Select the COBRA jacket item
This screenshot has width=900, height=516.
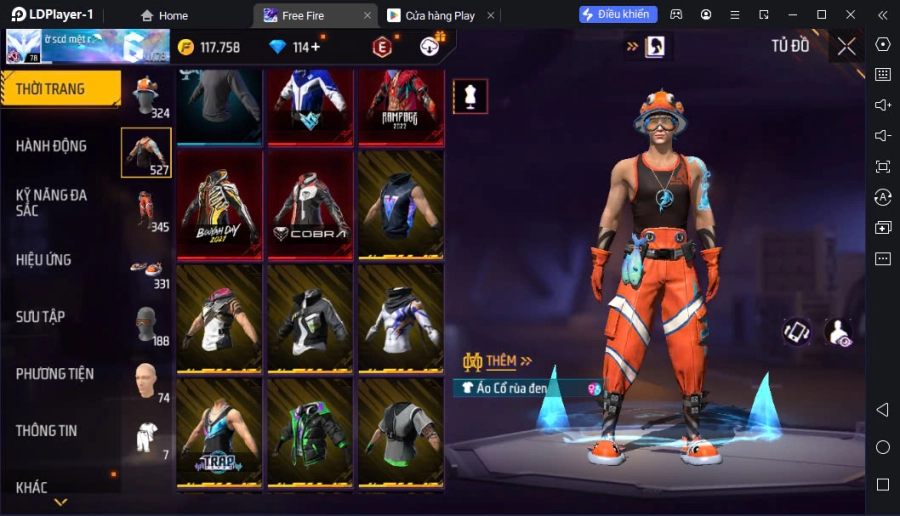tap(310, 205)
